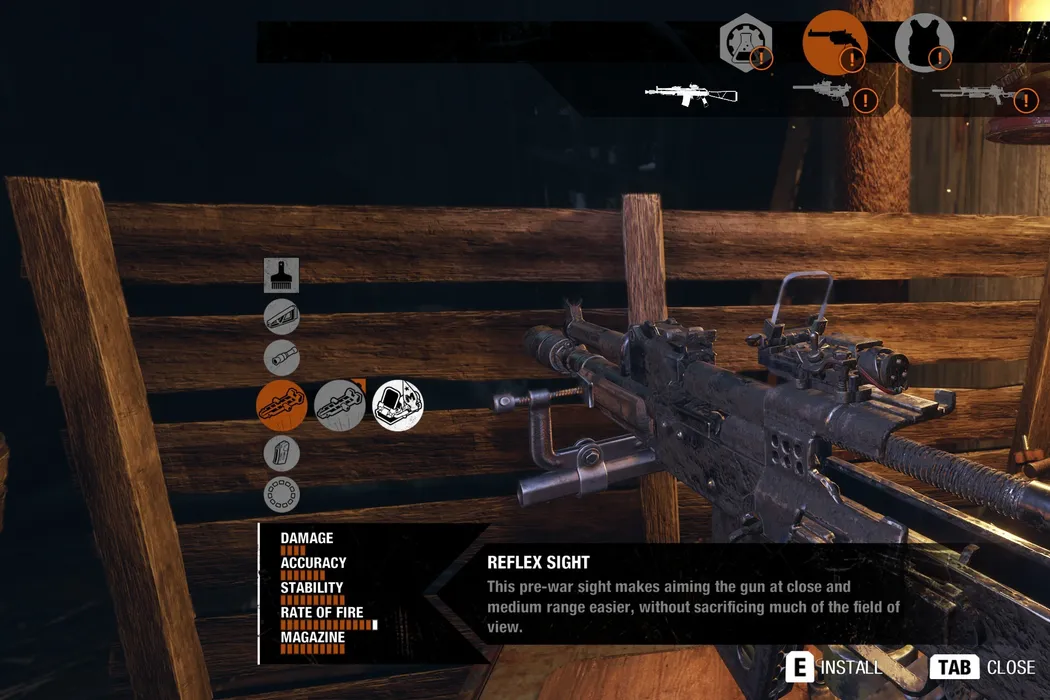The height and width of the screenshot is (700, 1050).
Task: Choose the grey sight option with orange corner
Action: [340, 405]
